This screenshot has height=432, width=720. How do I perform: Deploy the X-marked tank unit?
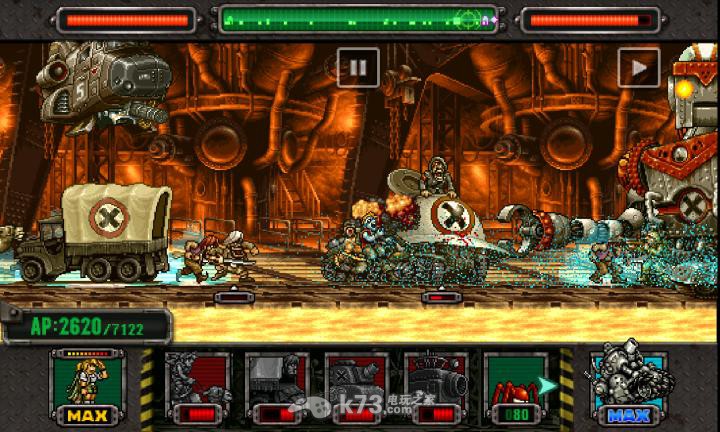(x=356, y=387)
